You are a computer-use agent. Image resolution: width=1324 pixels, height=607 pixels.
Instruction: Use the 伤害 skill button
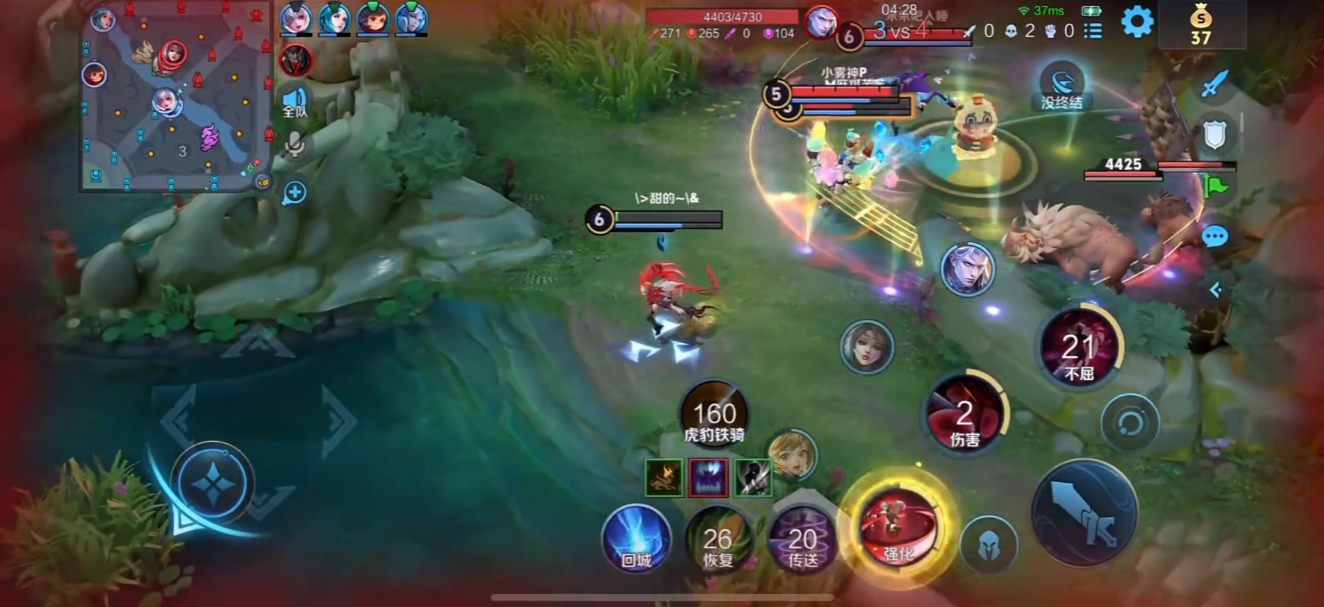pyautogui.click(x=965, y=414)
